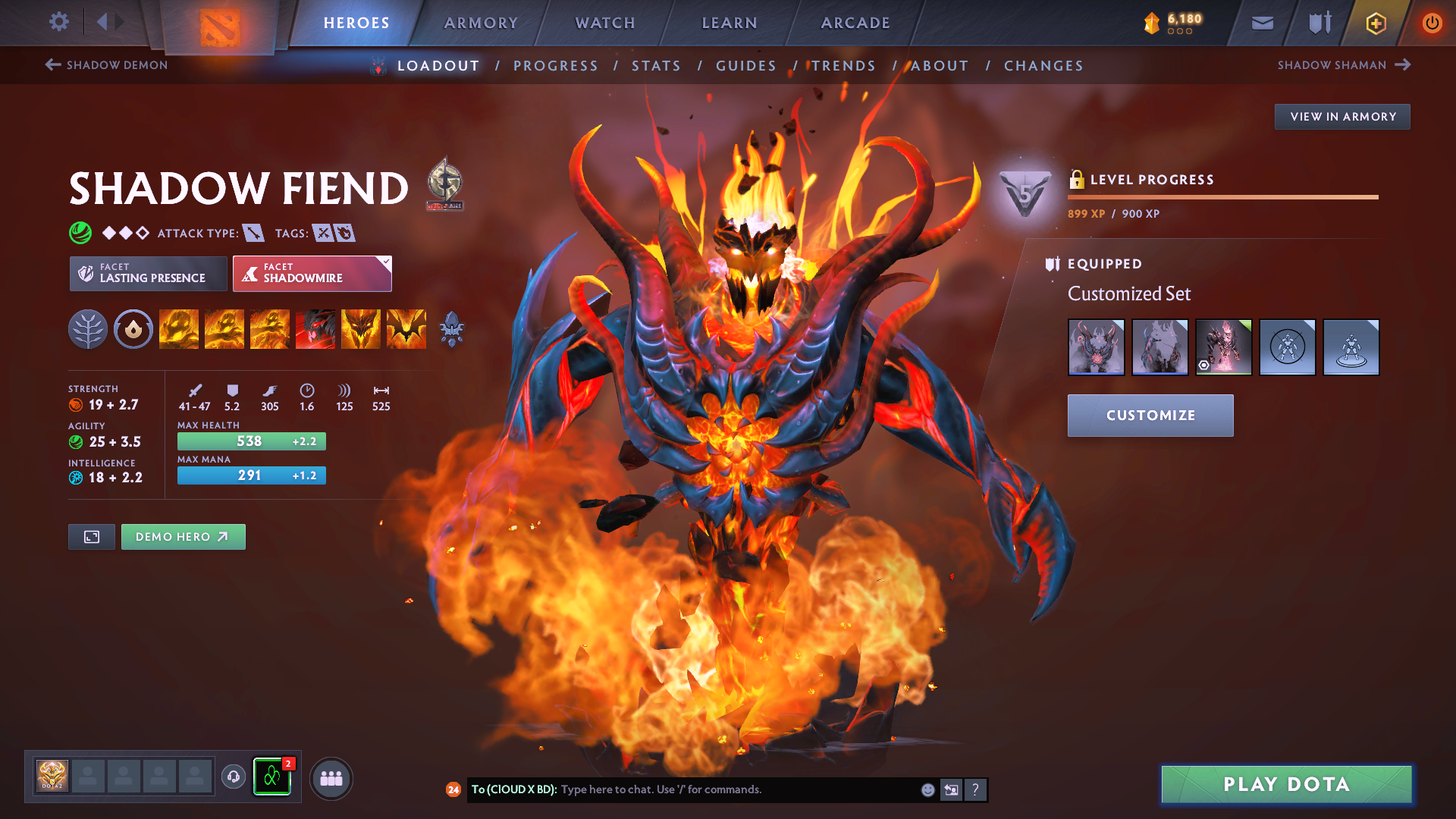Toggle voice chat with the headphone icon
The image size is (1456, 819).
(x=234, y=777)
